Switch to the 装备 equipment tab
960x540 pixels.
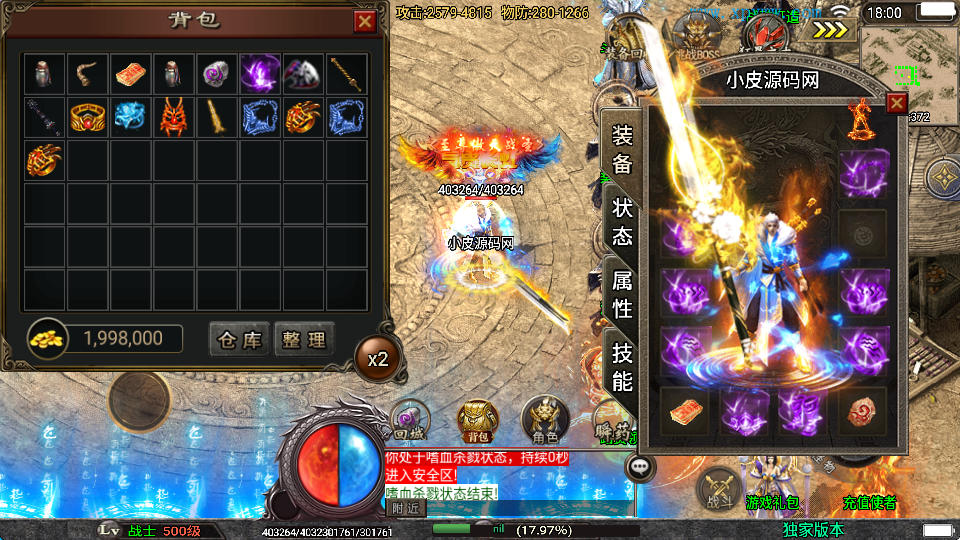point(622,150)
